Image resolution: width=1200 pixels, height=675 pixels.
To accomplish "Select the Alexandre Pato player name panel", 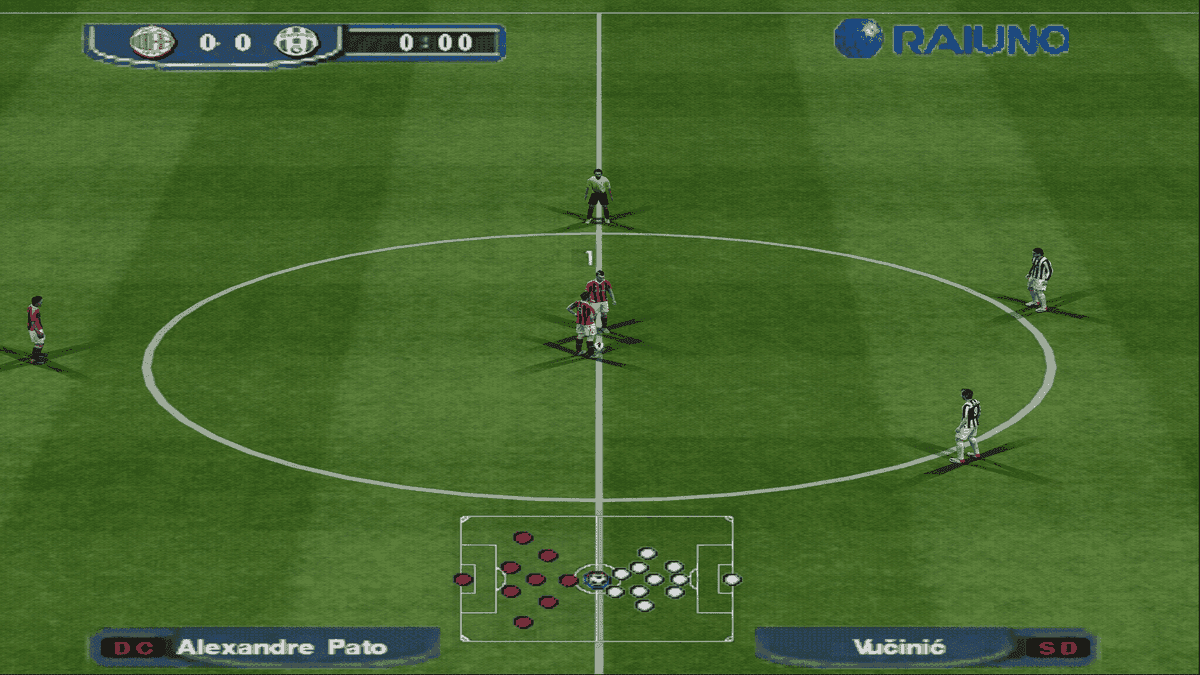I will pyautogui.click(x=265, y=647).
